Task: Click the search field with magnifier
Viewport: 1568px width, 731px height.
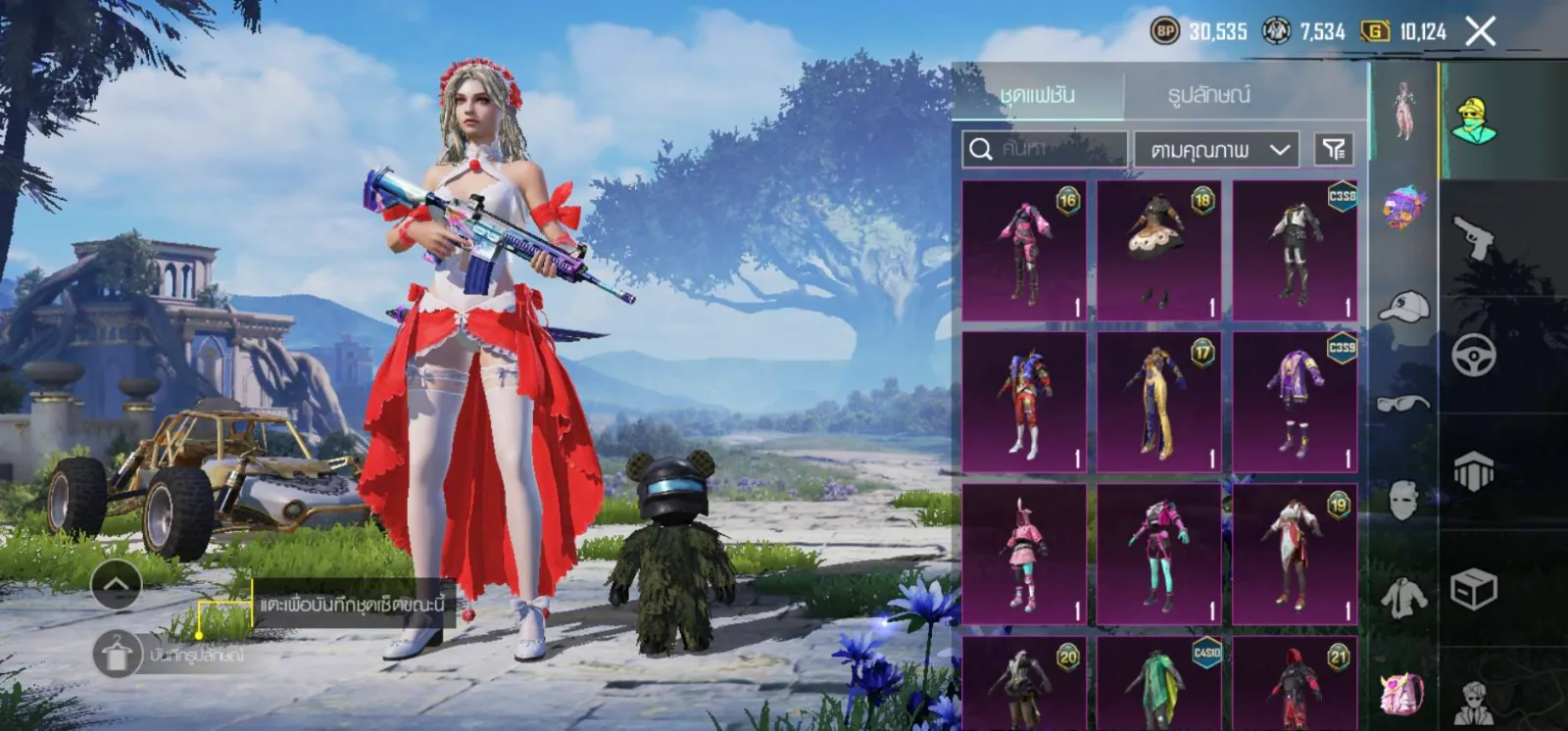Action: pos(1045,149)
